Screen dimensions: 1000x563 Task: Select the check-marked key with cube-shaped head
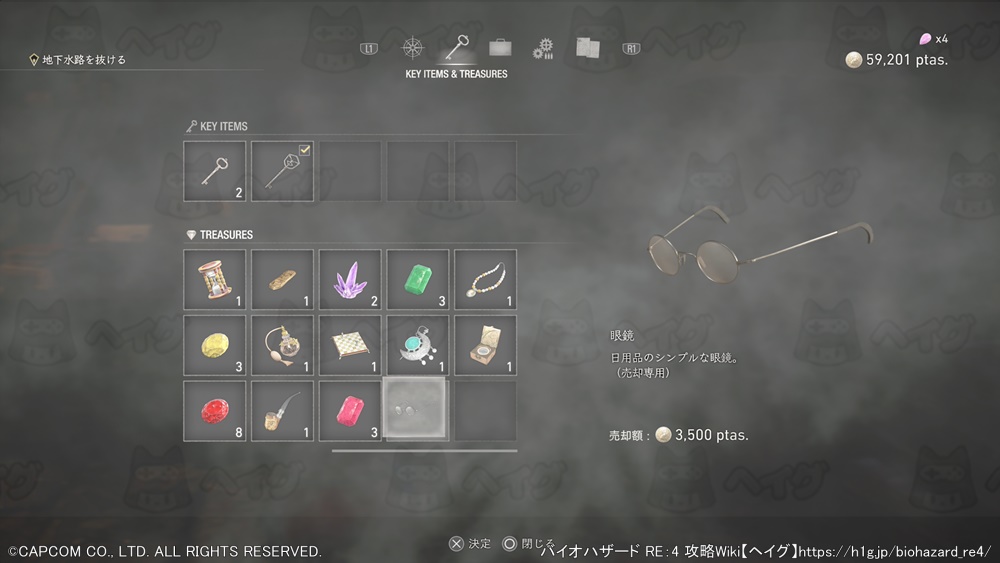(282, 171)
